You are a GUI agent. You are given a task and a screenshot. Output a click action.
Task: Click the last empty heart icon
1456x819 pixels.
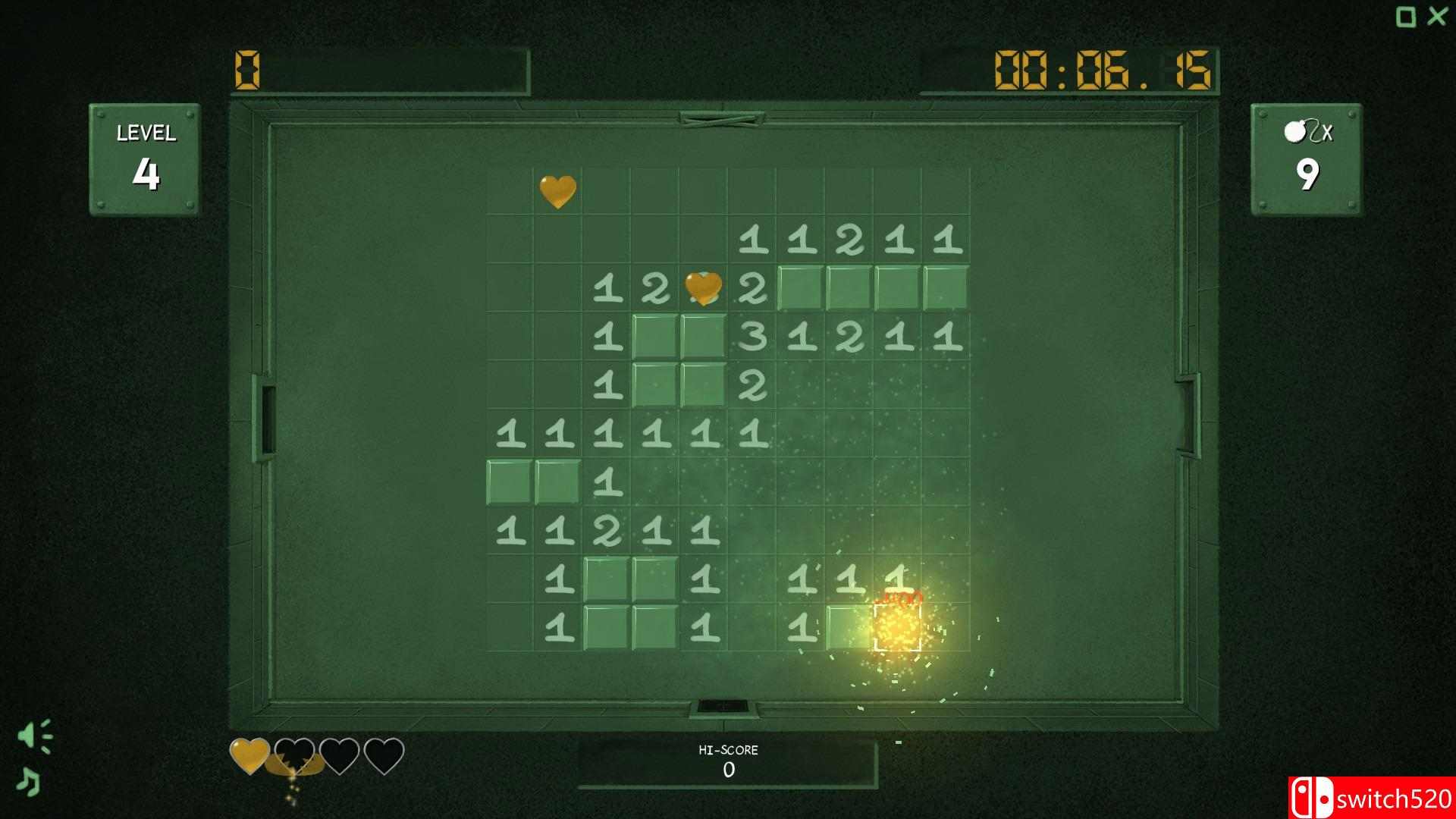384,755
